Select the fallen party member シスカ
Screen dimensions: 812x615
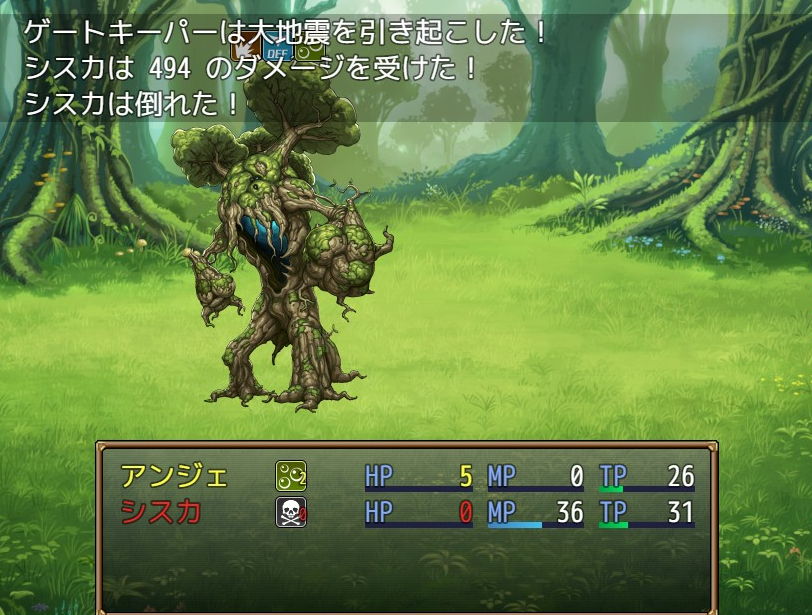tap(161, 513)
